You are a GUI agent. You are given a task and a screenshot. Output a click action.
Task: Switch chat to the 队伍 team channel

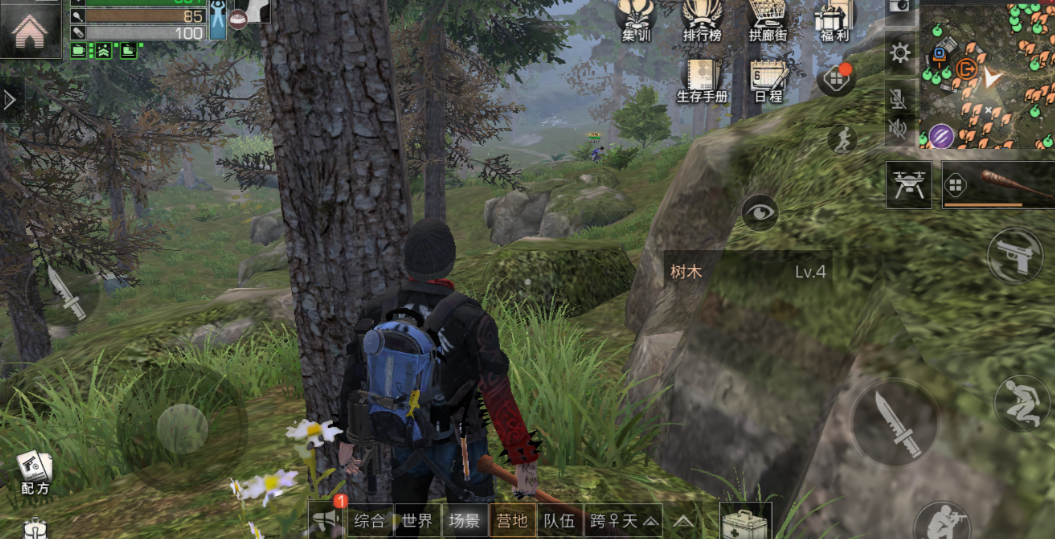click(x=559, y=520)
